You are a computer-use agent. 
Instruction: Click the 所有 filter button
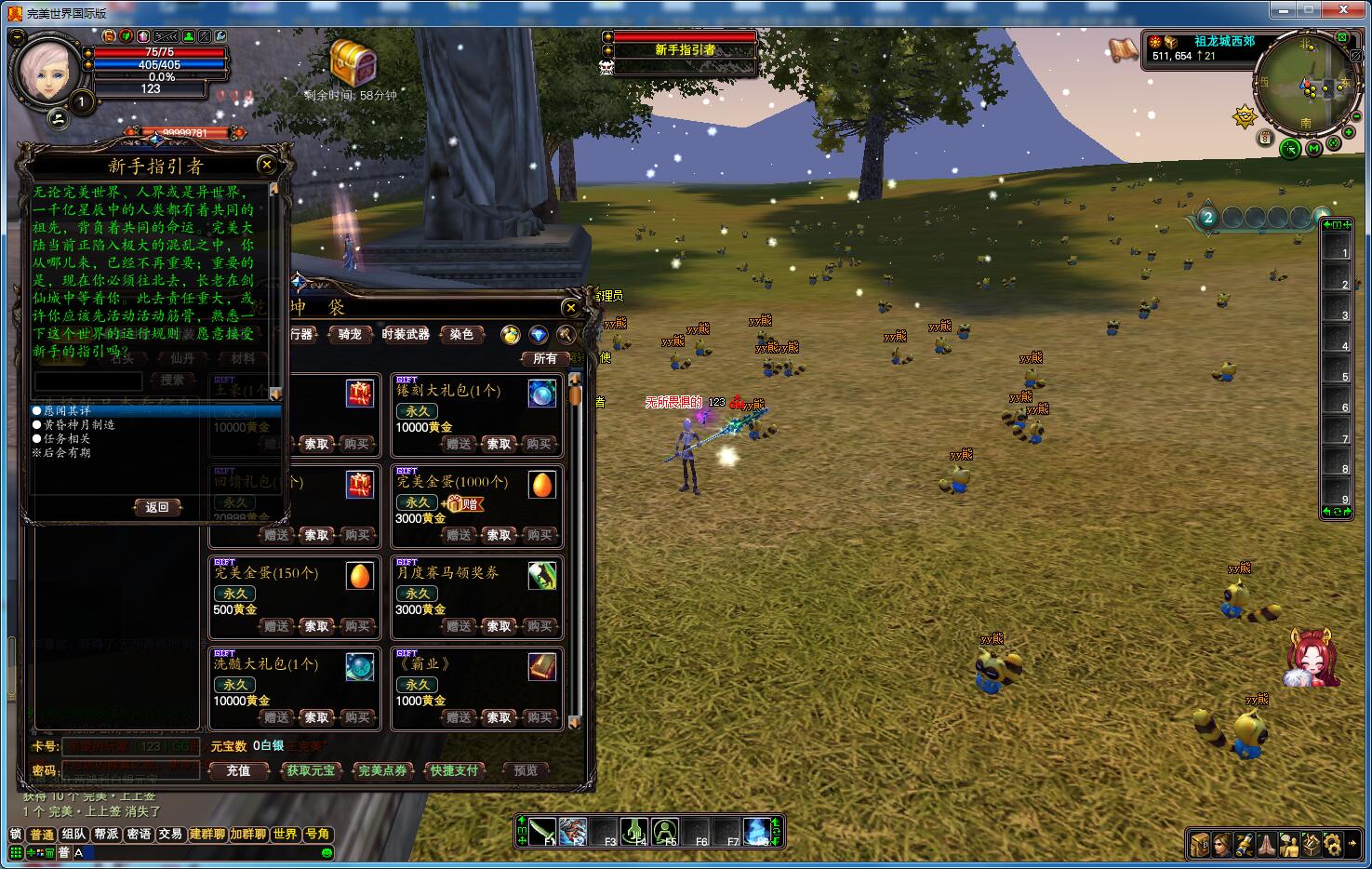544,358
